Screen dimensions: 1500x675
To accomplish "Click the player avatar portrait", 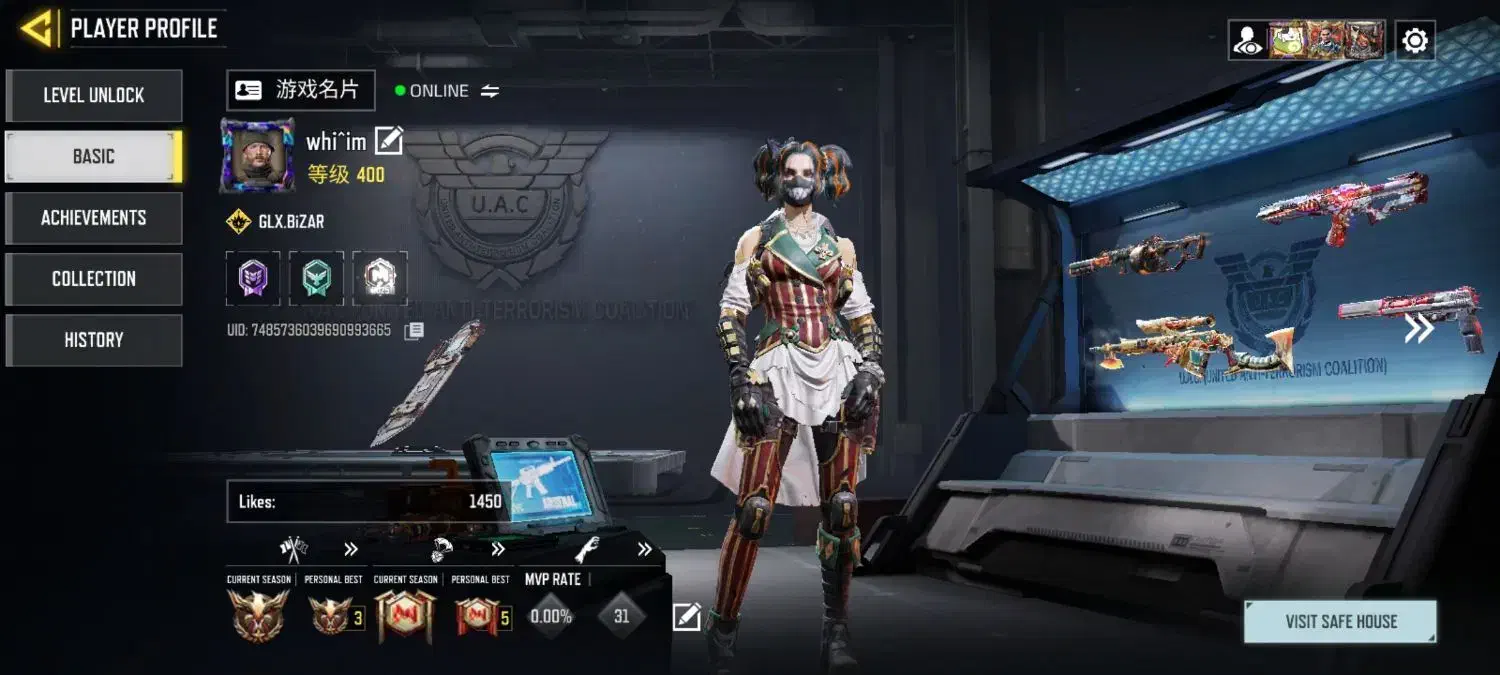I will tap(257, 155).
